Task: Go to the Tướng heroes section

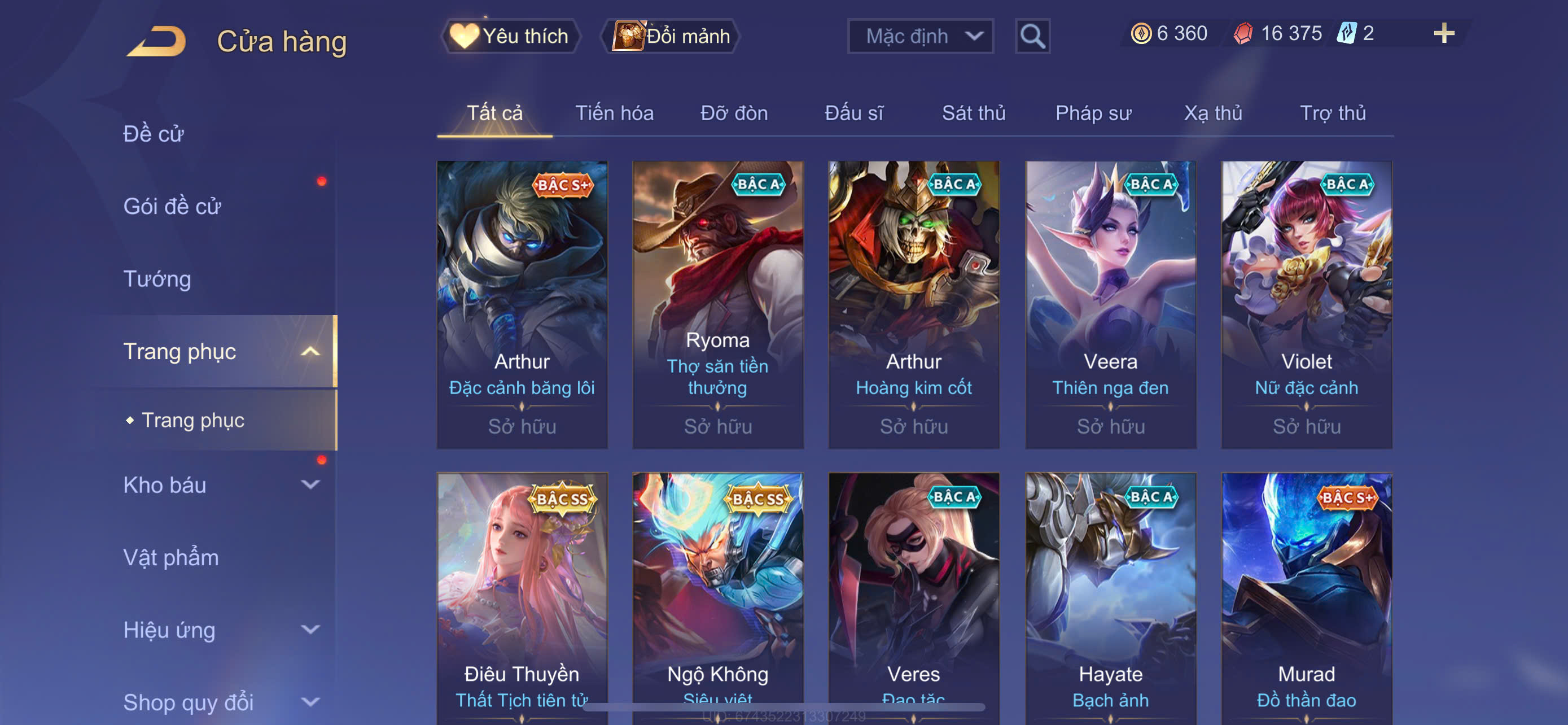Action: click(x=157, y=279)
